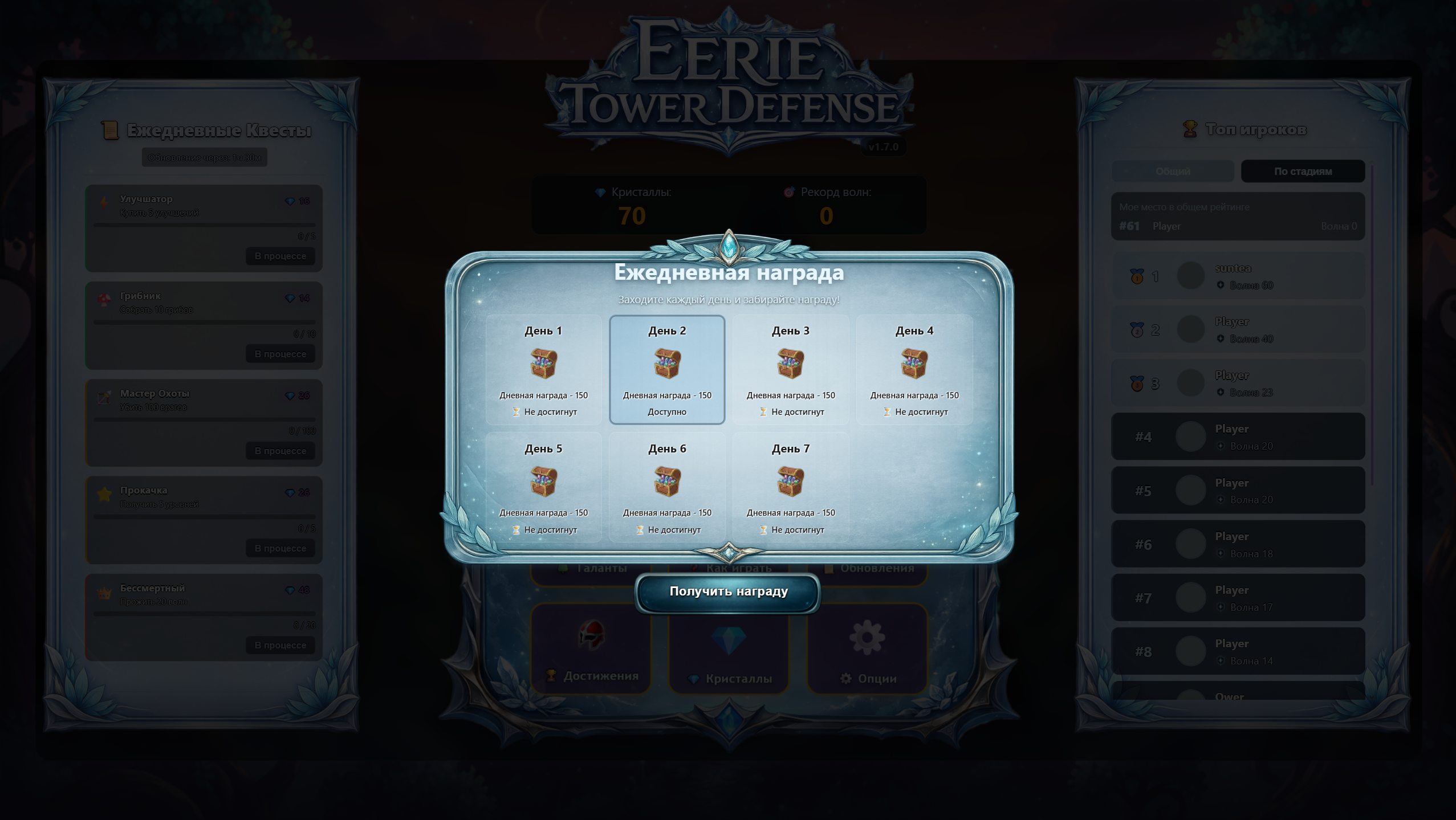Select the Кристаллы diamond icon
Viewport: 1456px width, 820px height.
point(729,640)
